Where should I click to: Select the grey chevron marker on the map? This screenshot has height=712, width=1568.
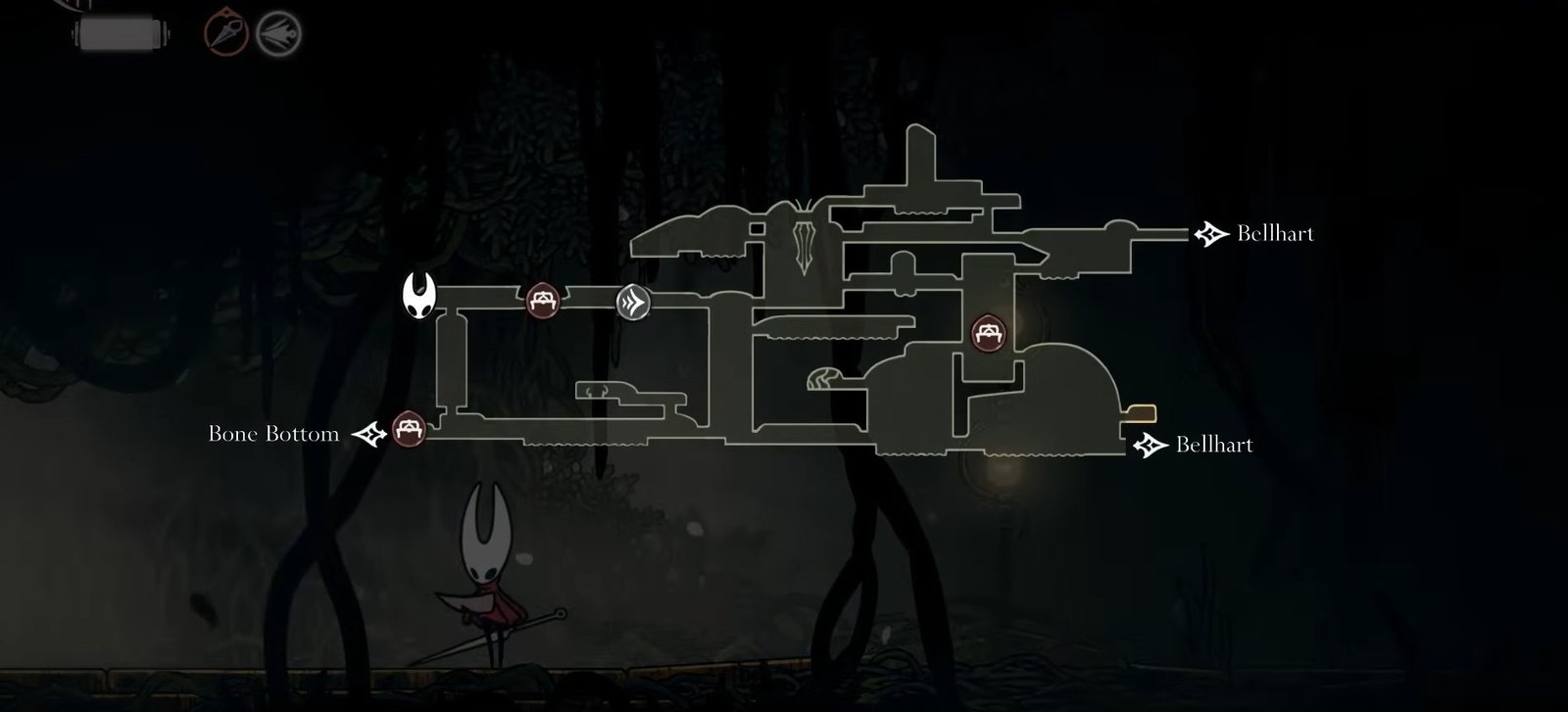click(x=633, y=302)
